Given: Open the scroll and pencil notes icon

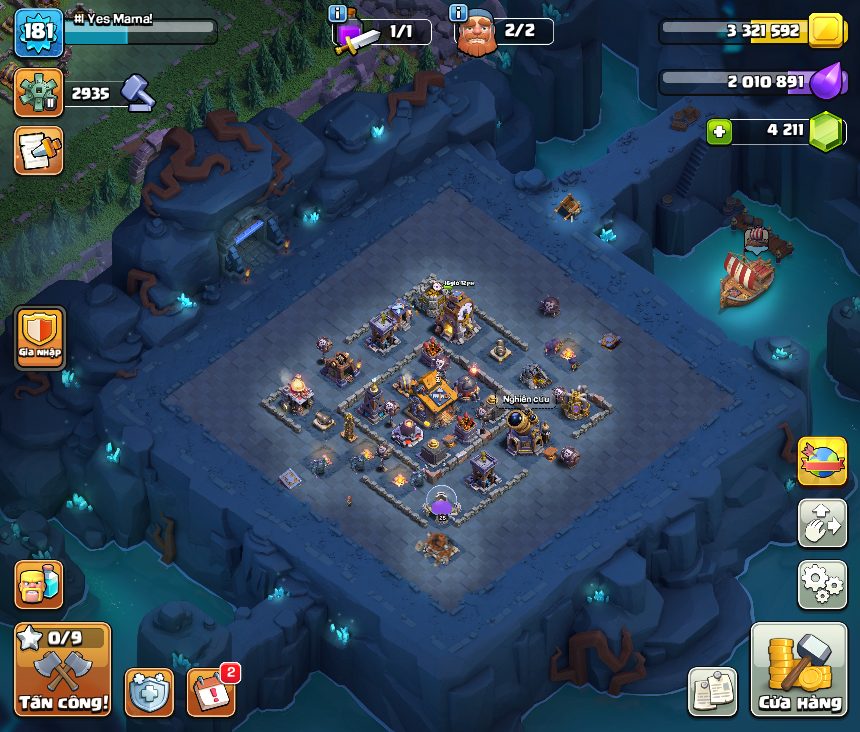Looking at the screenshot, I should [39, 150].
